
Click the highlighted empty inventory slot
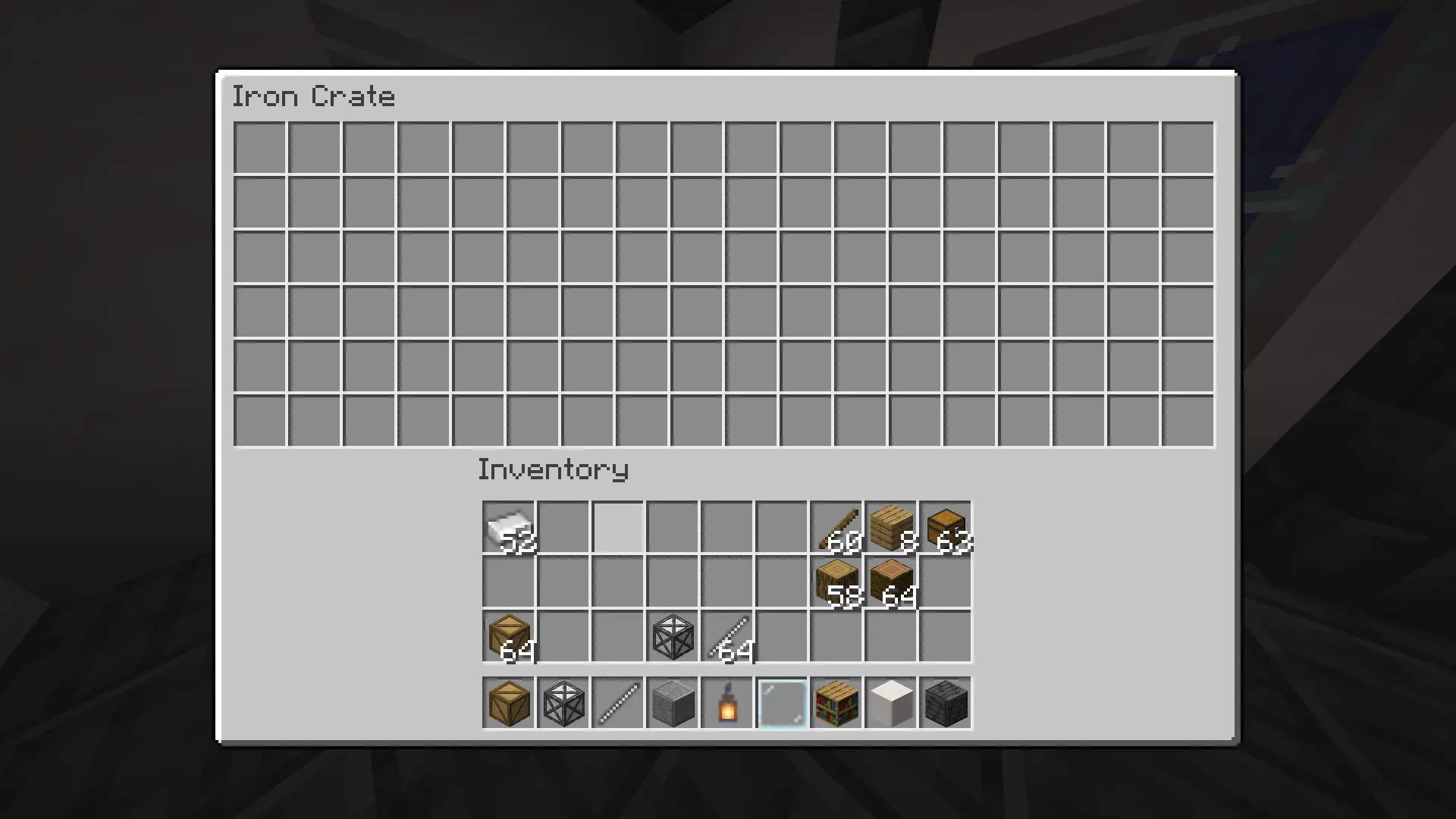(617, 527)
